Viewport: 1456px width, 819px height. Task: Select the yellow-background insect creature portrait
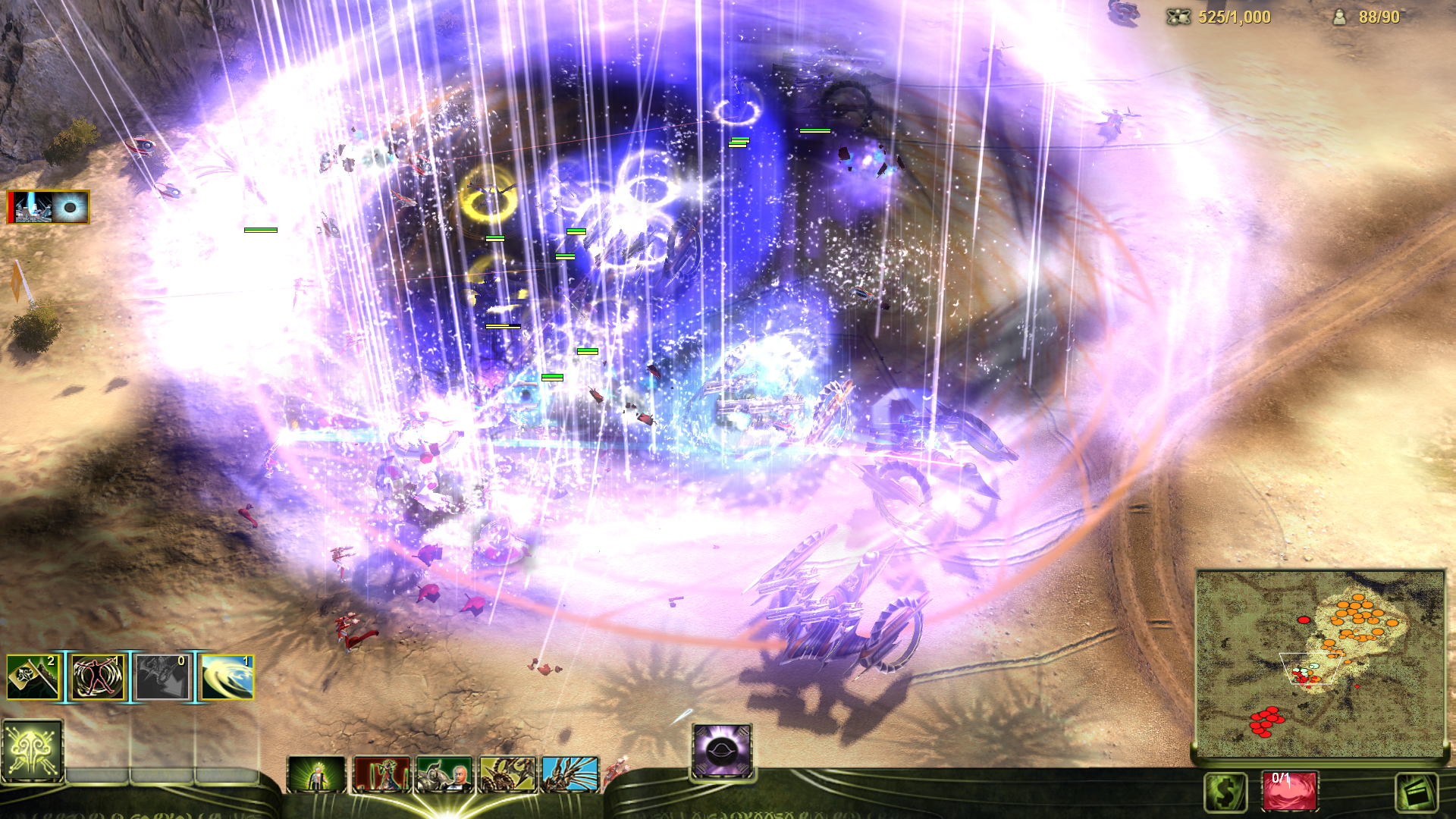(507, 774)
